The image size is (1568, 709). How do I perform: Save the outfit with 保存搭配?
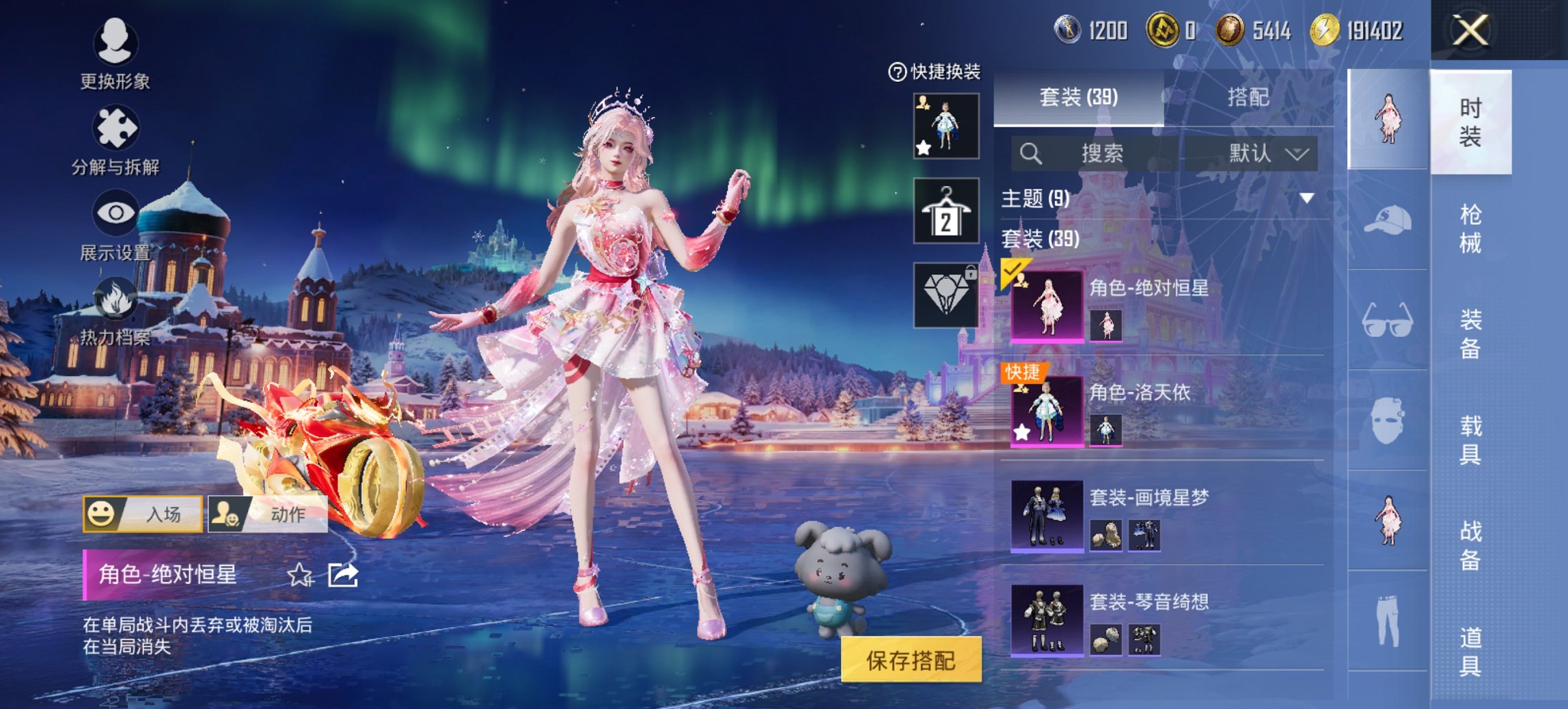click(911, 660)
